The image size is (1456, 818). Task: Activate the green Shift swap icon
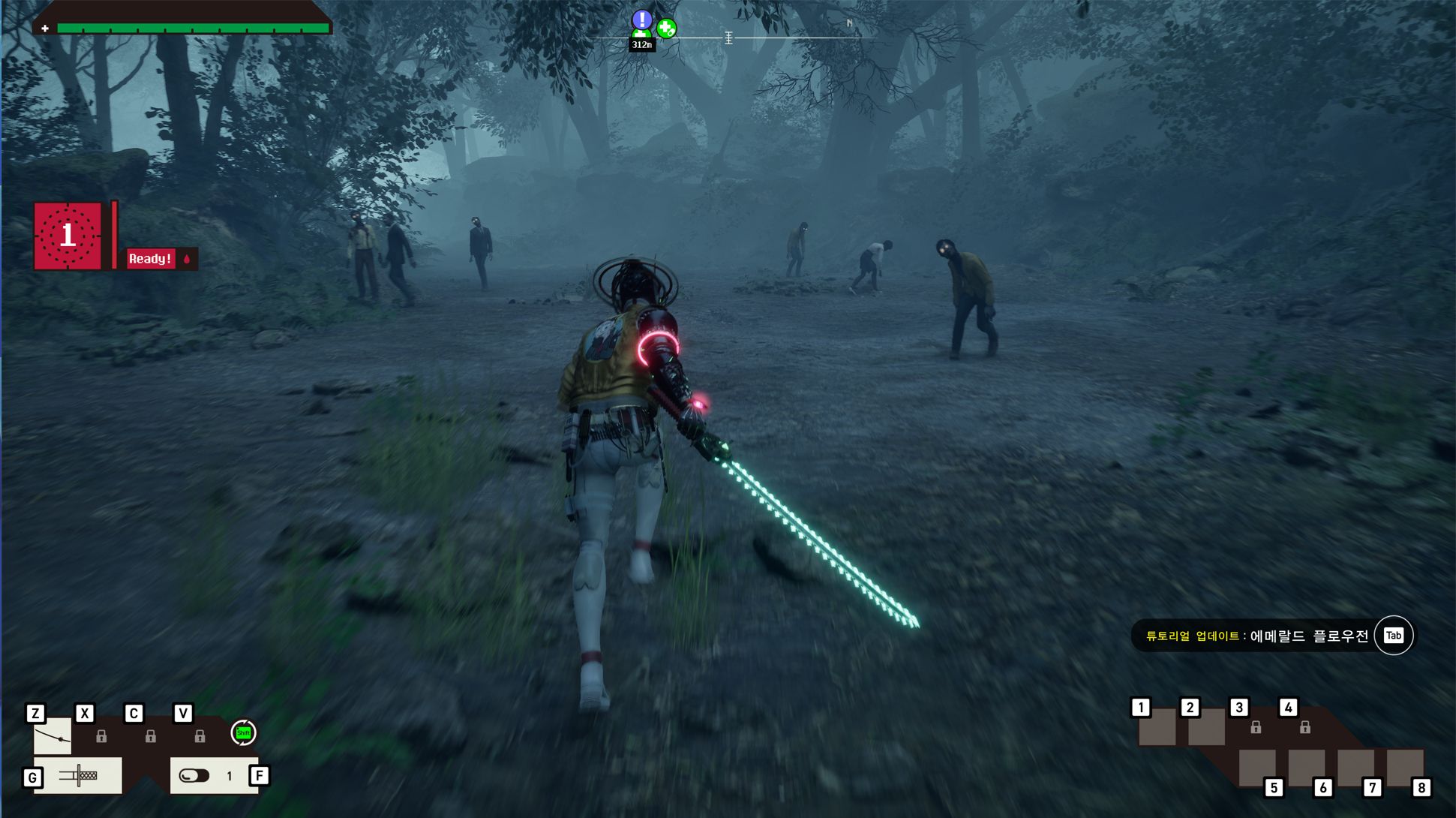coord(243,732)
